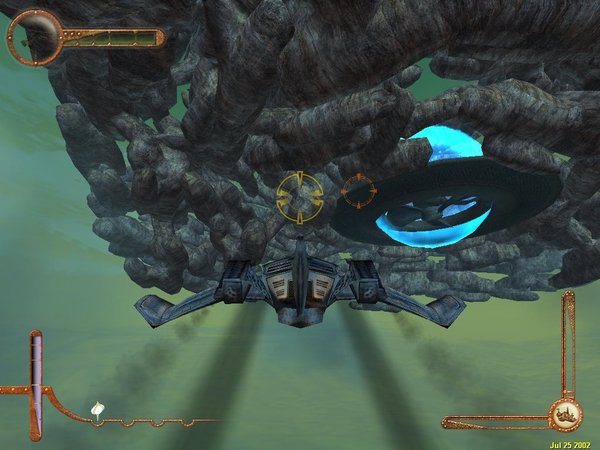
Task: Select the white item in the slot row
Action: click(98, 409)
